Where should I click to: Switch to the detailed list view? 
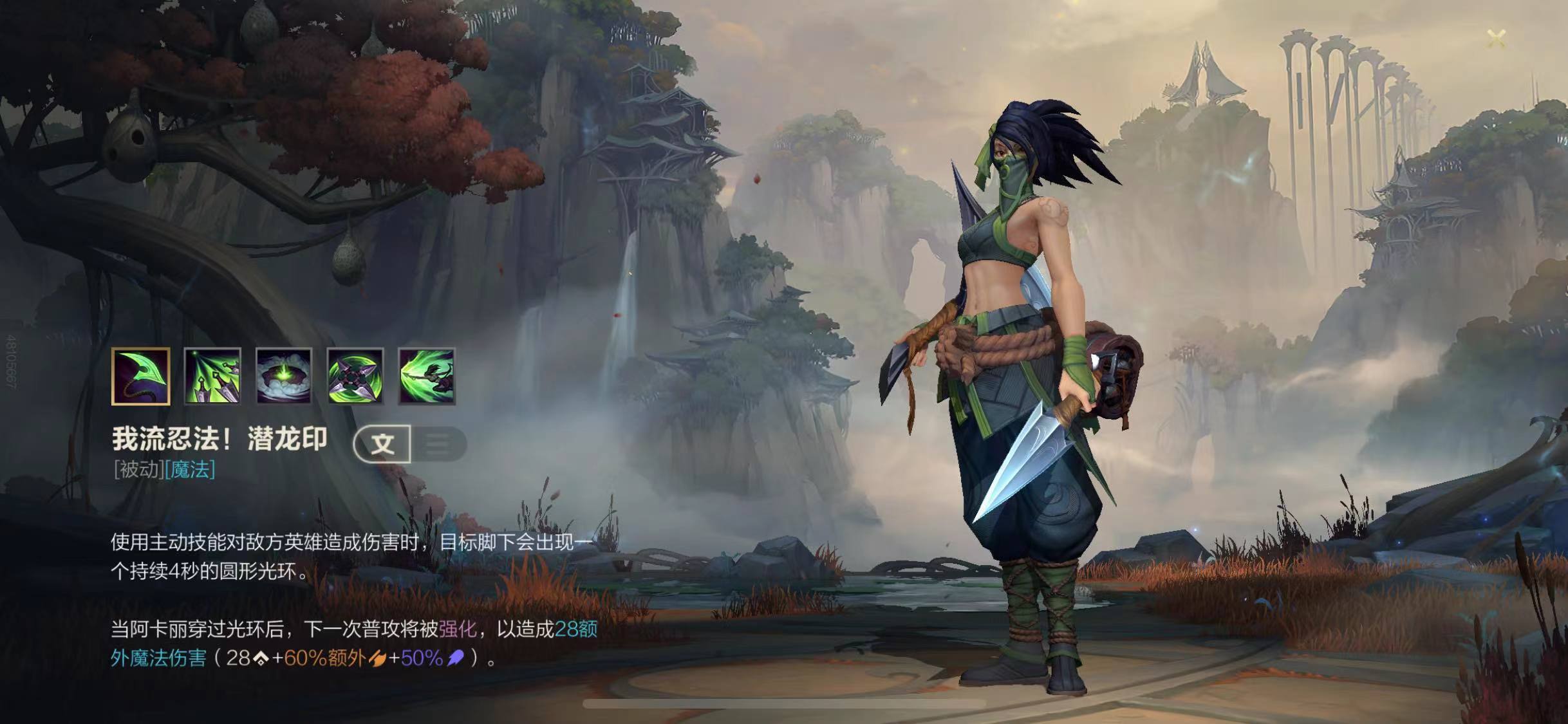(x=439, y=443)
